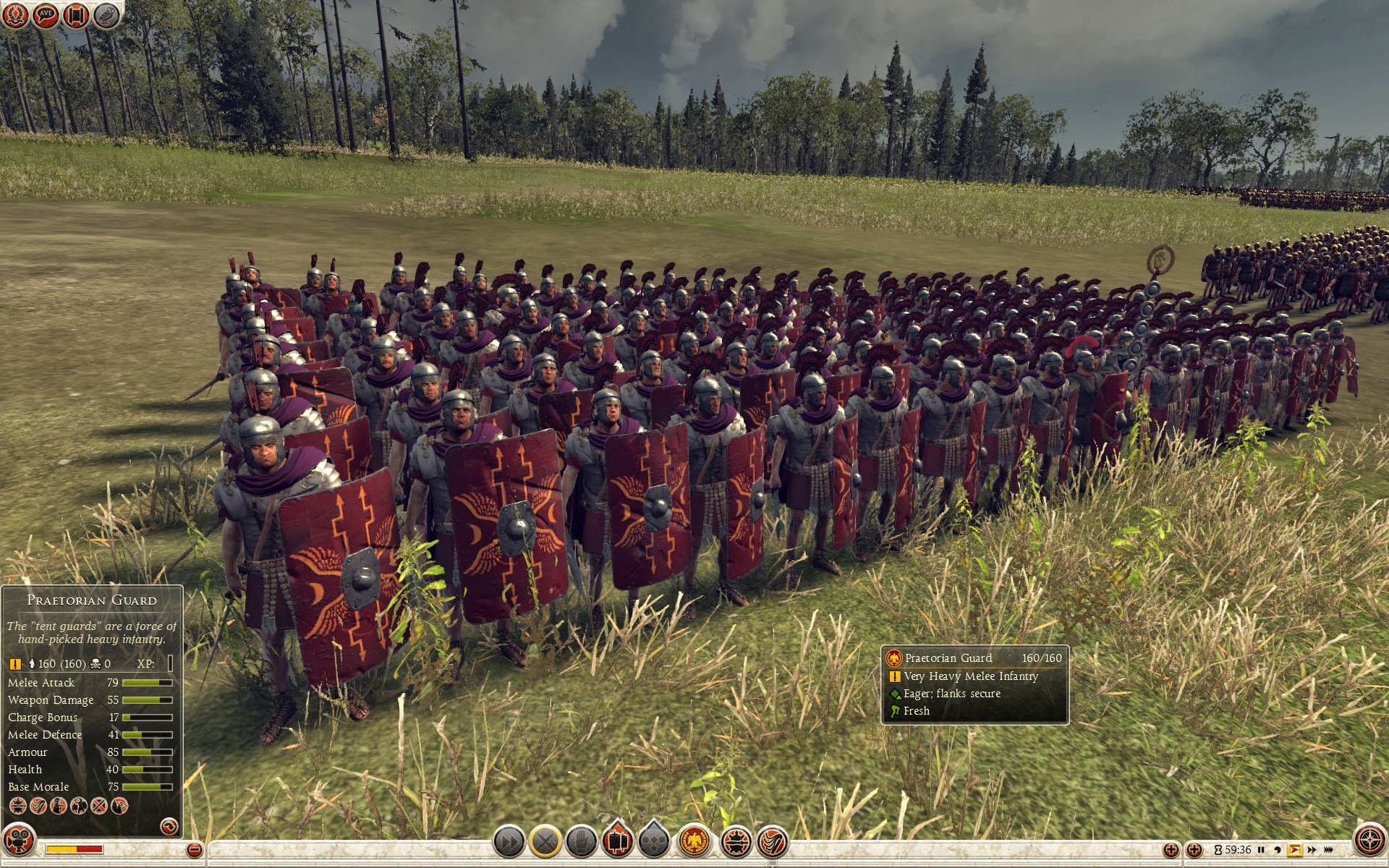Click the golden eagle faction emblem
This screenshot has width=1389, height=868.
coord(694,842)
